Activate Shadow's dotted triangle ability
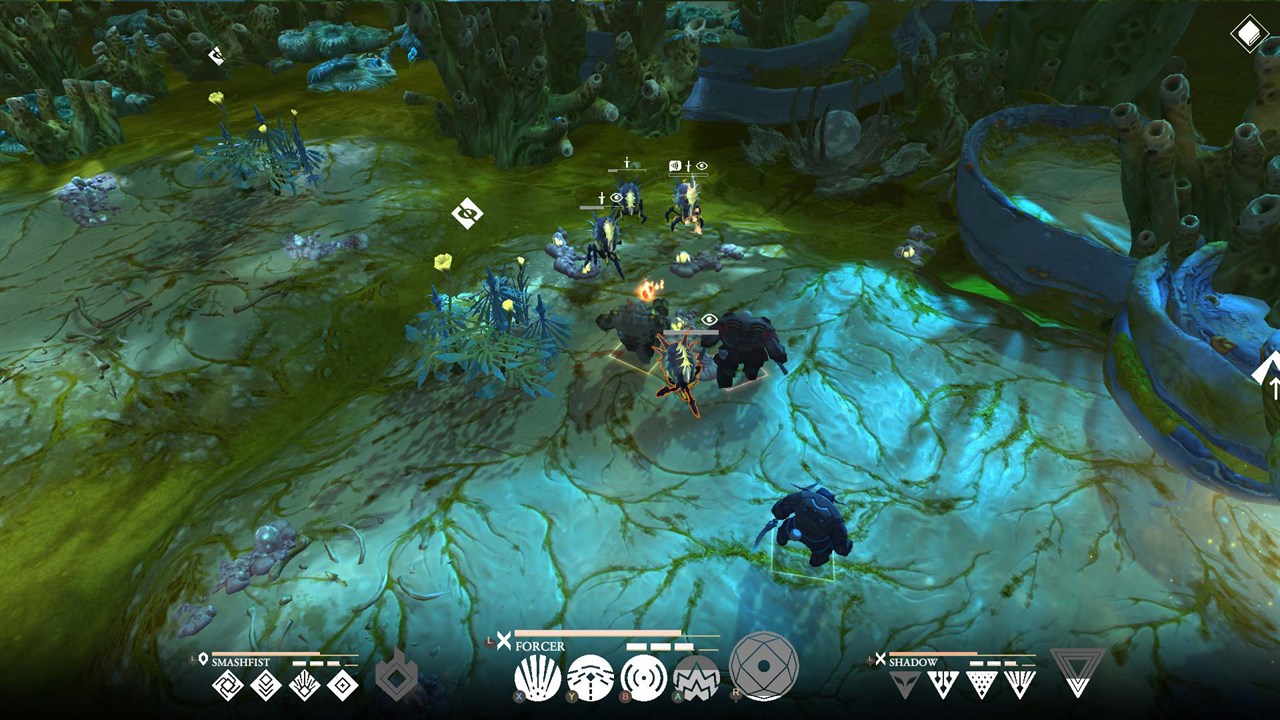 point(982,684)
